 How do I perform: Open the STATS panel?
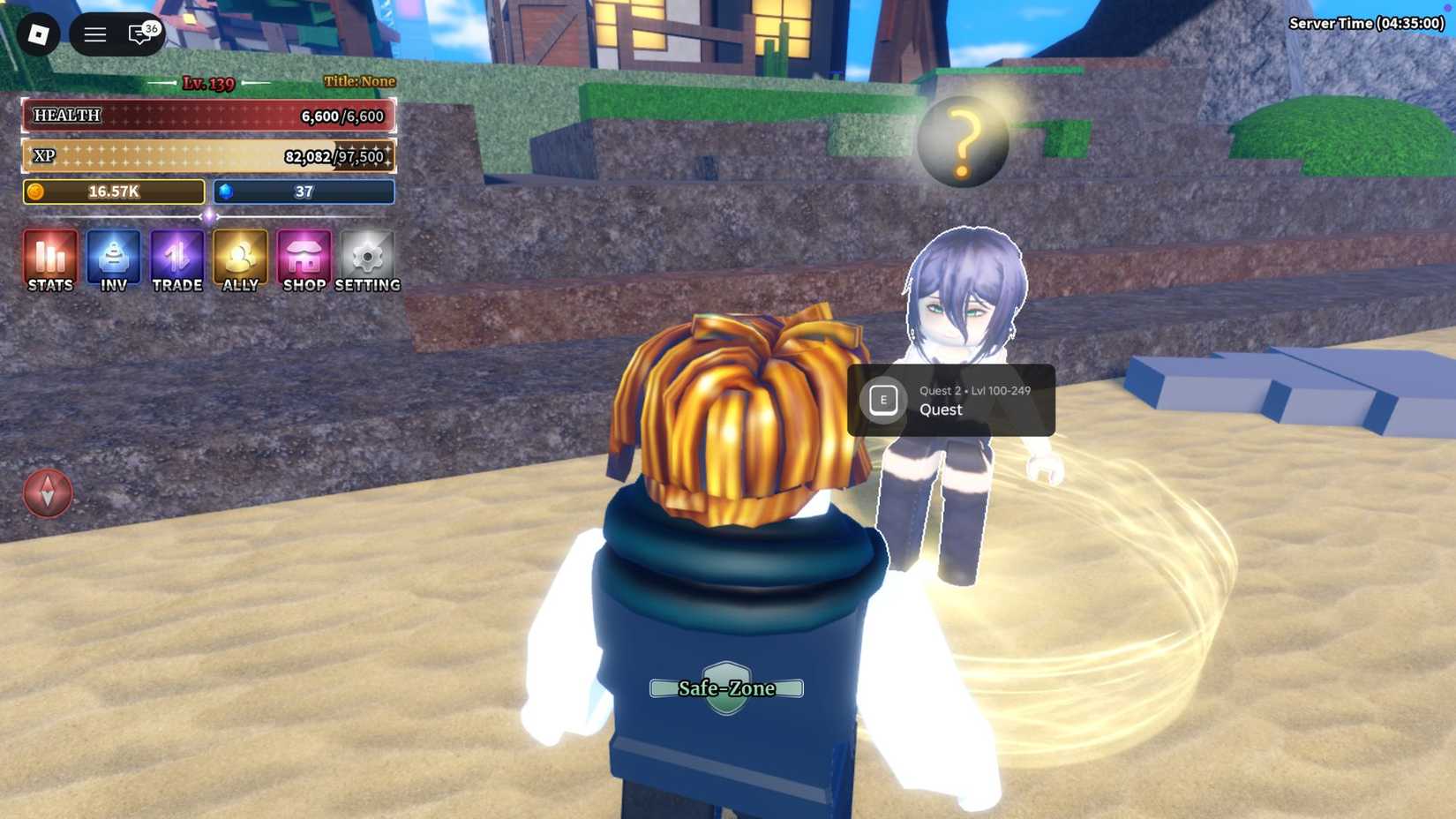click(49, 260)
